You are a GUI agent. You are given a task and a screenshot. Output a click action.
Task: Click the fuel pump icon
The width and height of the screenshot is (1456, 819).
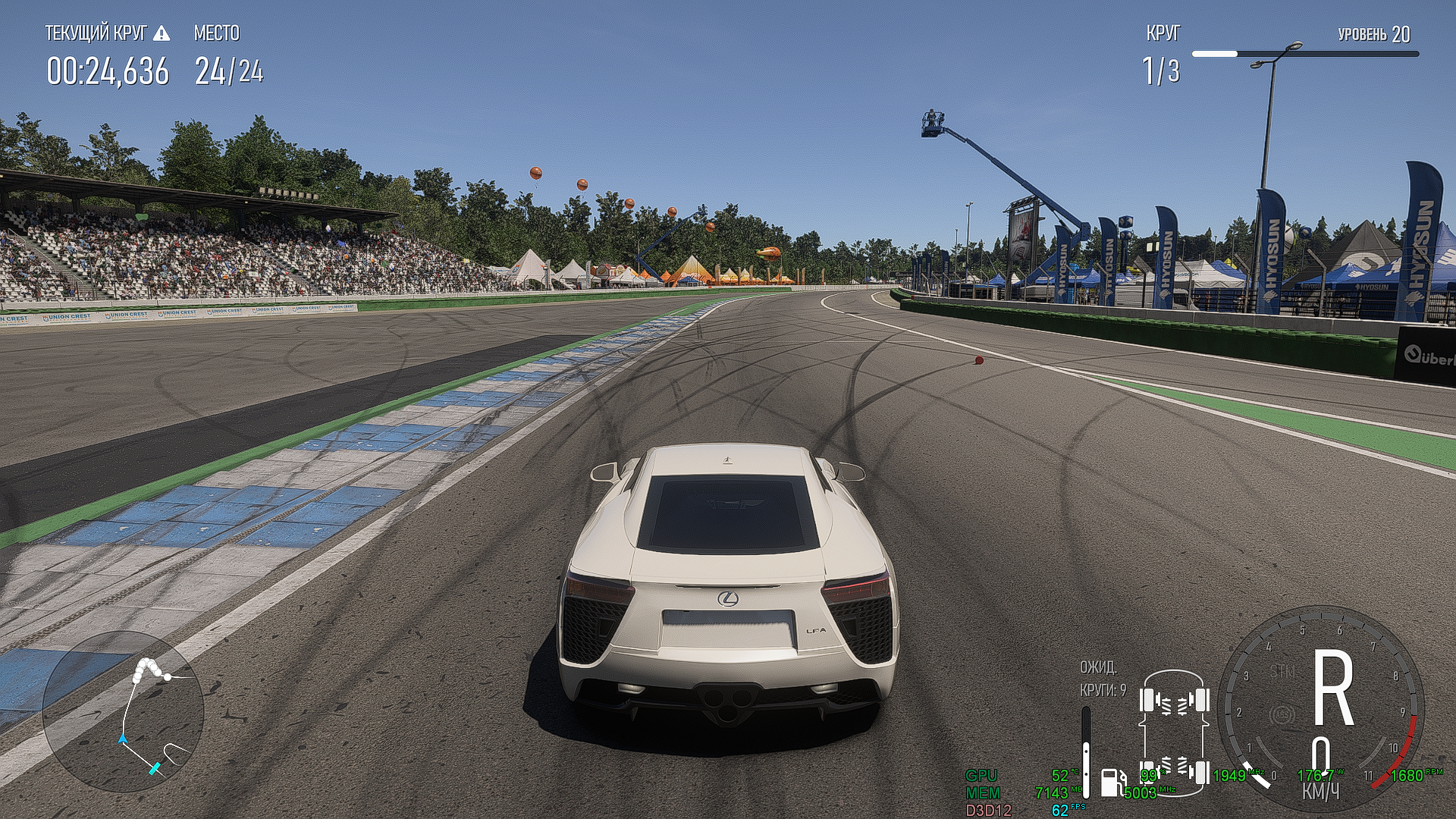coord(1112,782)
